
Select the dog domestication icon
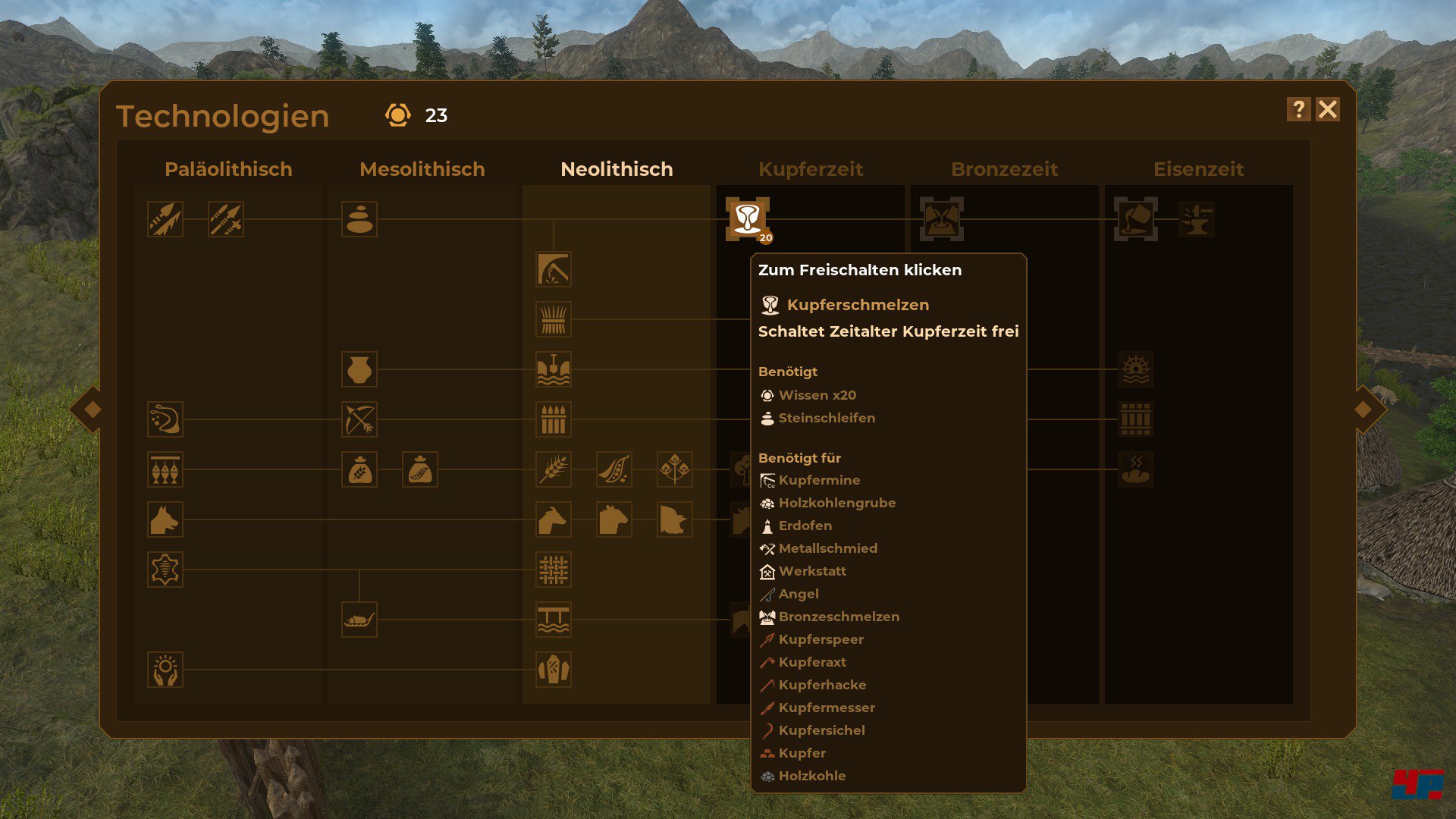click(165, 520)
